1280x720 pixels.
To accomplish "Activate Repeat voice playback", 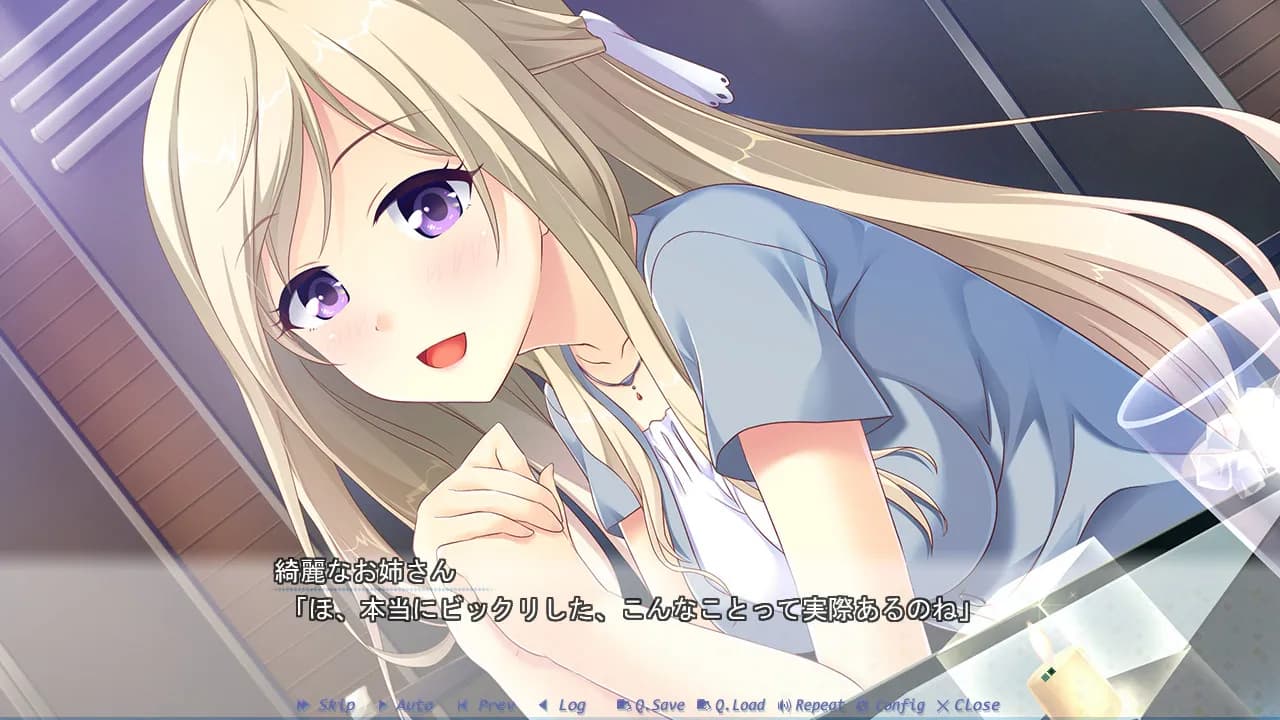I will click(810, 705).
